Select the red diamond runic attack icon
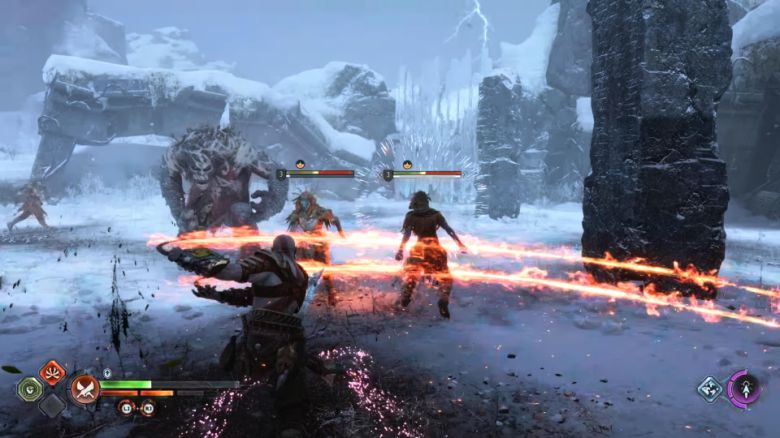Image resolution: width=780 pixels, height=438 pixels. point(52,372)
